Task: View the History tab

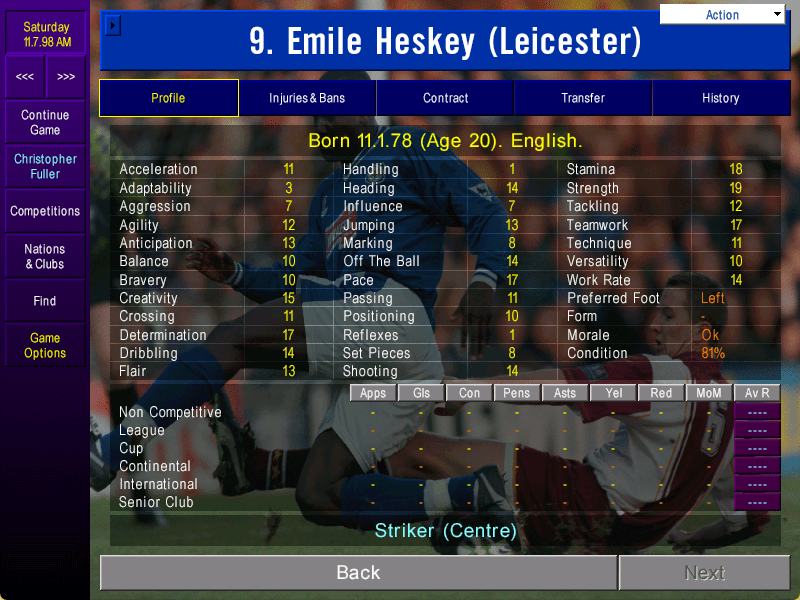Action: pos(720,98)
